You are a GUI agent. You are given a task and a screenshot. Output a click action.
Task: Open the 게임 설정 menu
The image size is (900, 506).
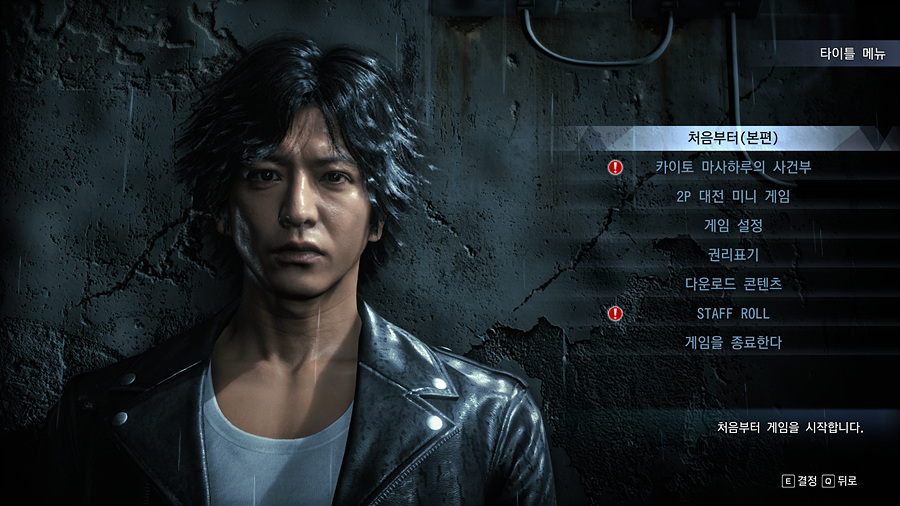coord(733,225)
